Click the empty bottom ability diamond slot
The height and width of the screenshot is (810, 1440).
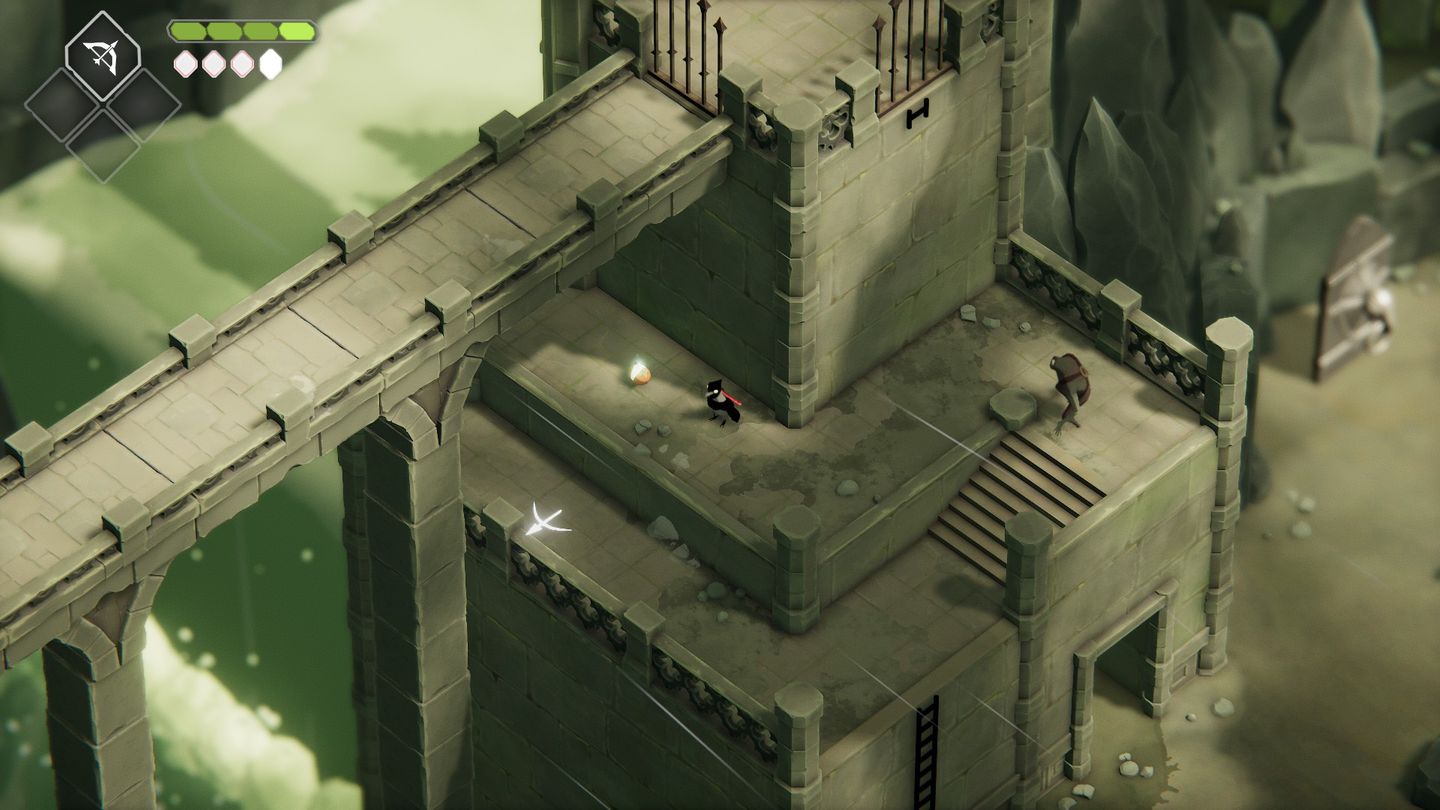coord(102,142)
